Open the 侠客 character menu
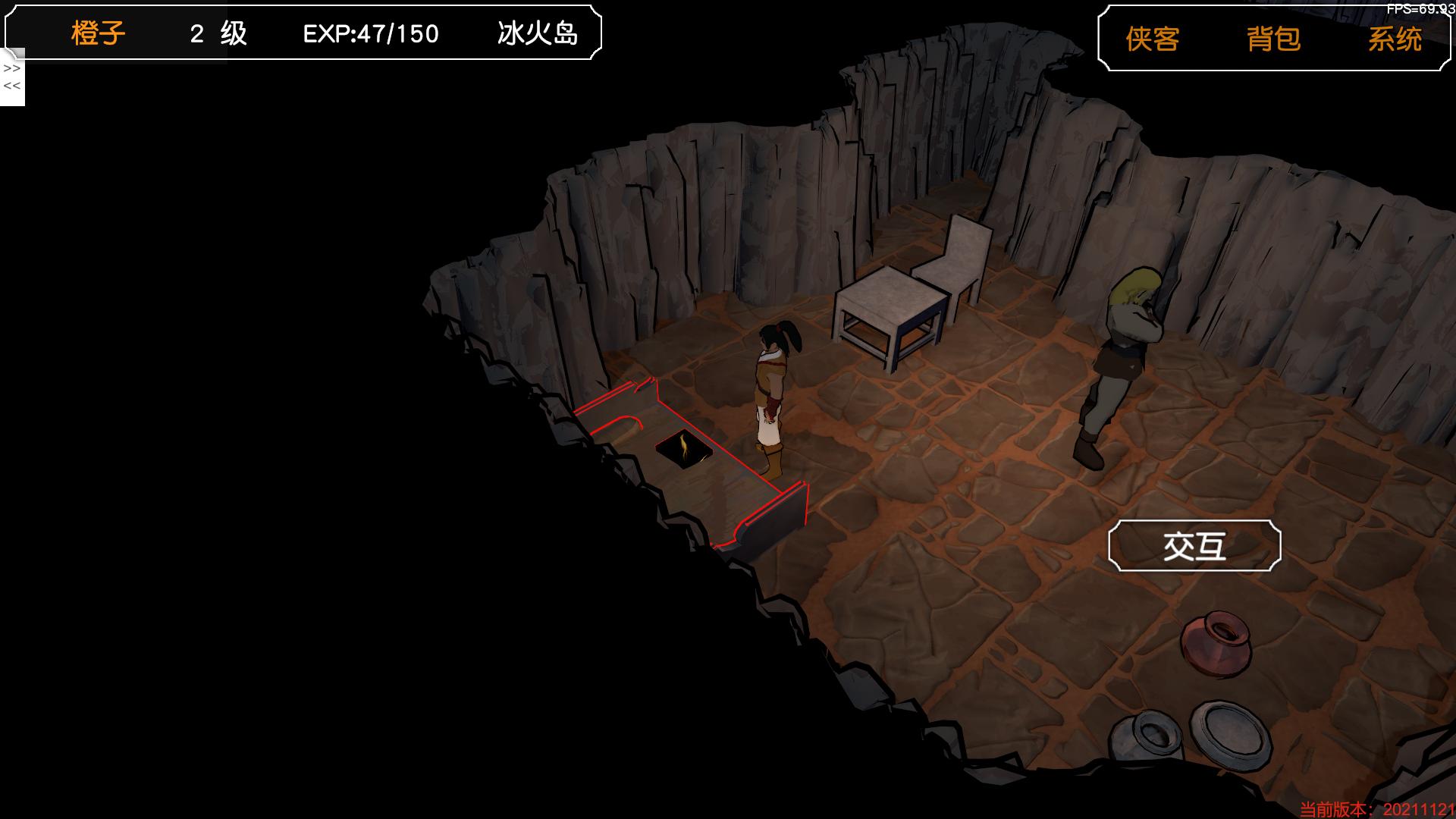Image resolution: width=1456 pixels, height=819 pixels. pyautogui.click(x=1152, y=39)
